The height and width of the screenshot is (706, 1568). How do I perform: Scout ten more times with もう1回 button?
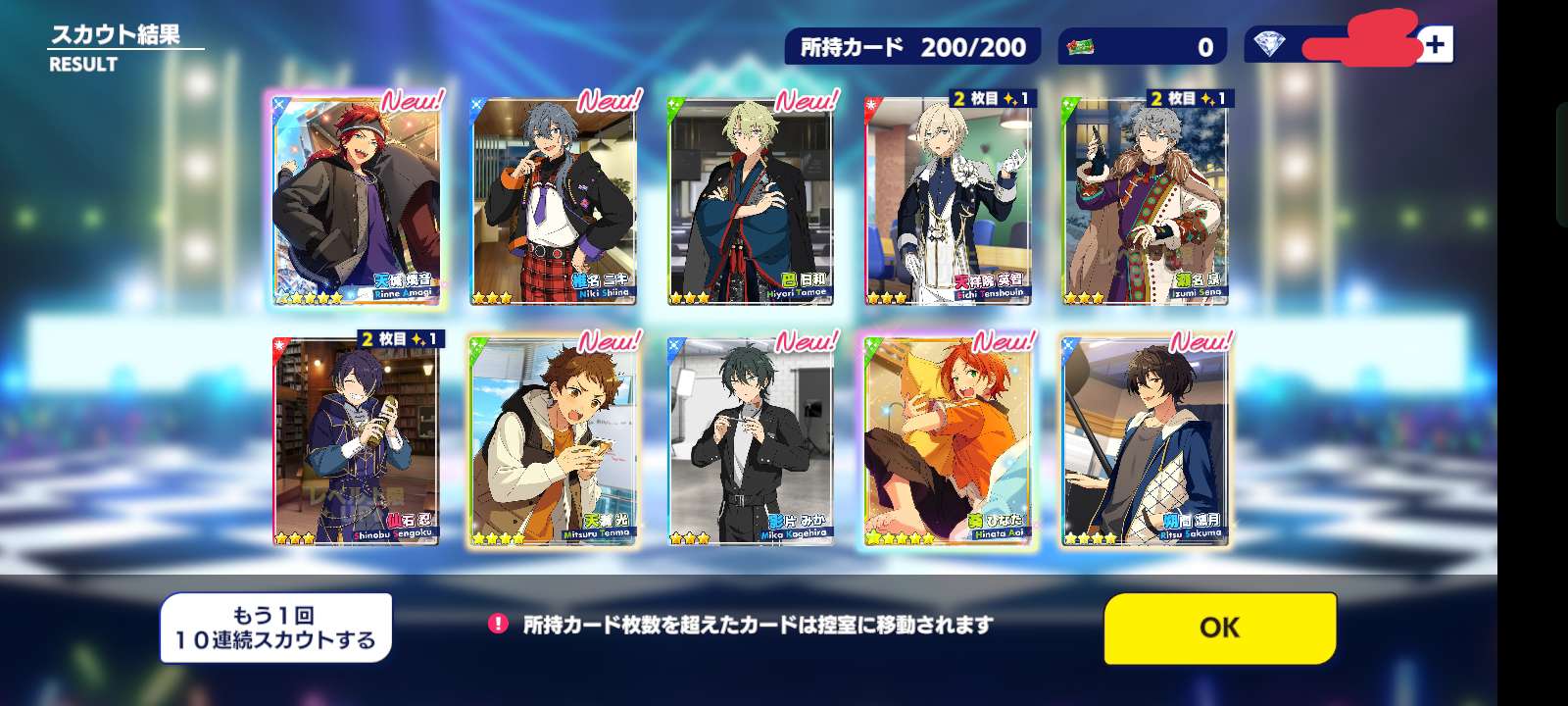tap(275, 629)
